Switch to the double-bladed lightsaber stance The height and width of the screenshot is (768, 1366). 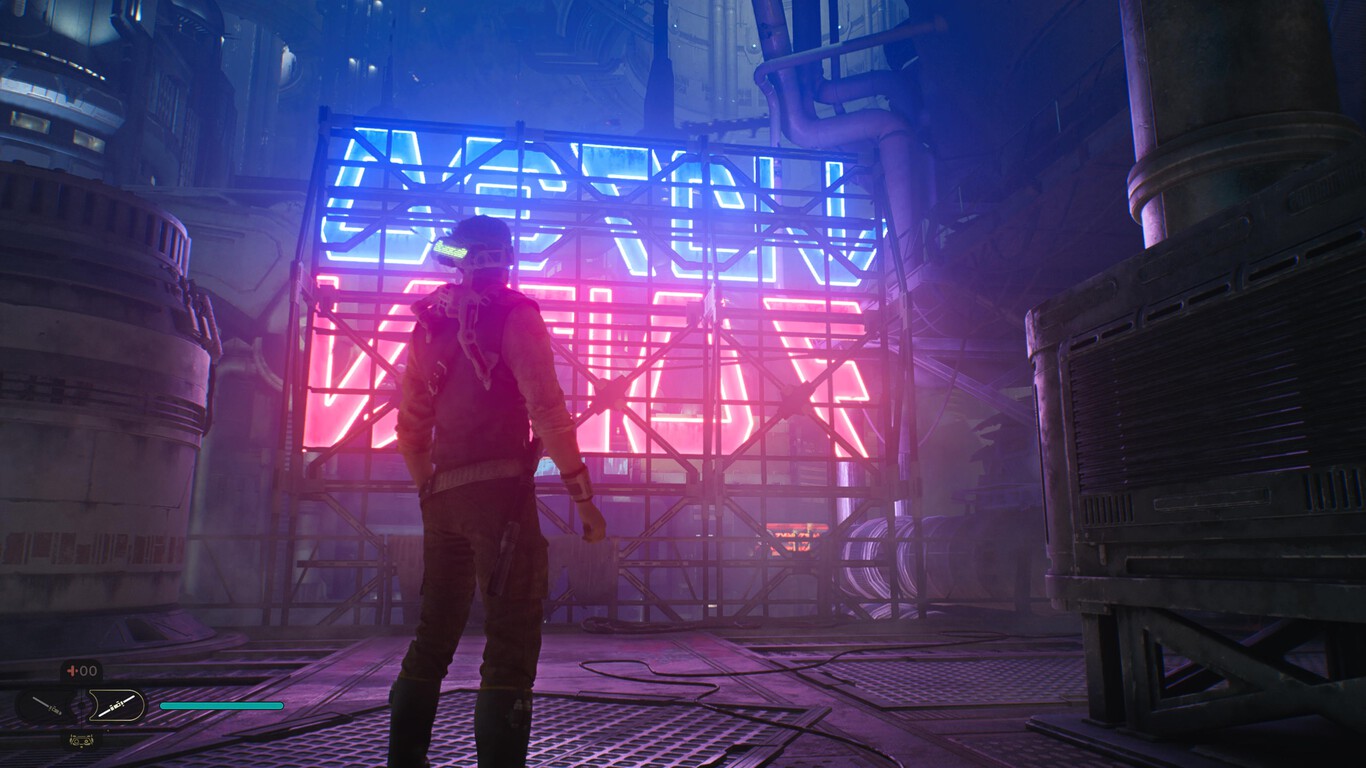tap(115, 706)
